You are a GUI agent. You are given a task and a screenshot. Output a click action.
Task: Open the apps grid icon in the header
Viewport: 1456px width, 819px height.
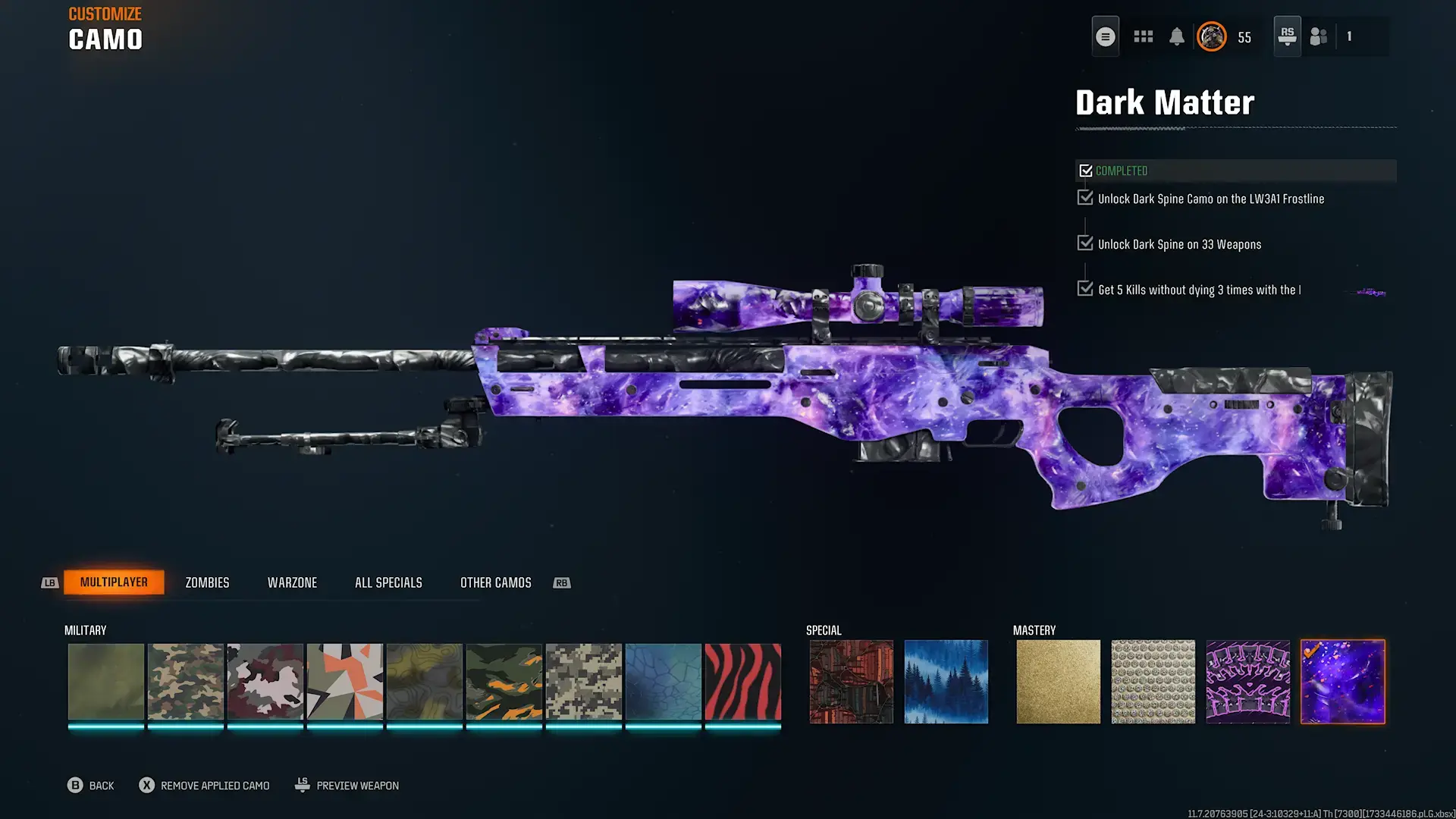(x=1143, y=36)
